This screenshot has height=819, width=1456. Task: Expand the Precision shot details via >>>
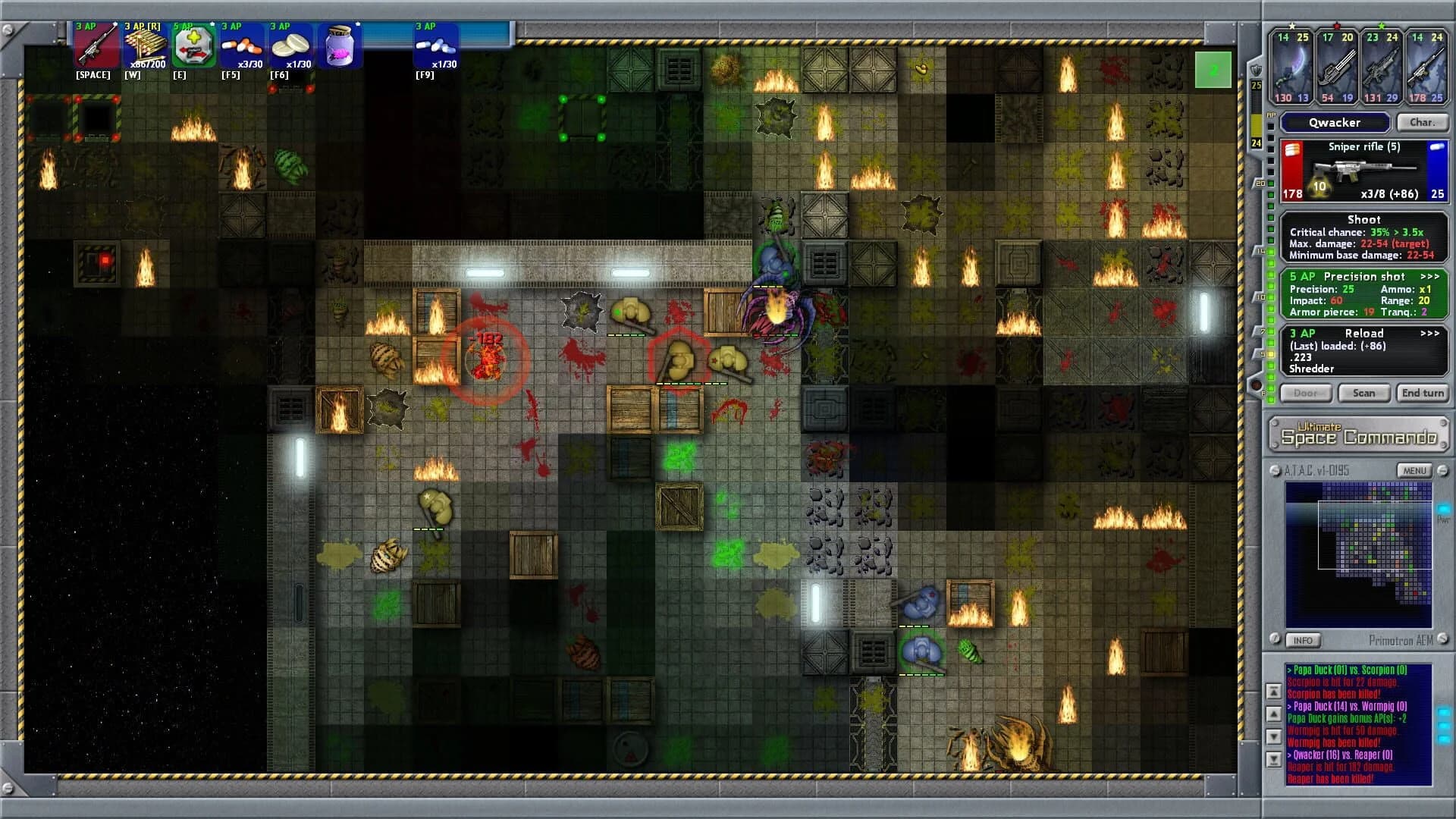click(x=1432, y=276)
